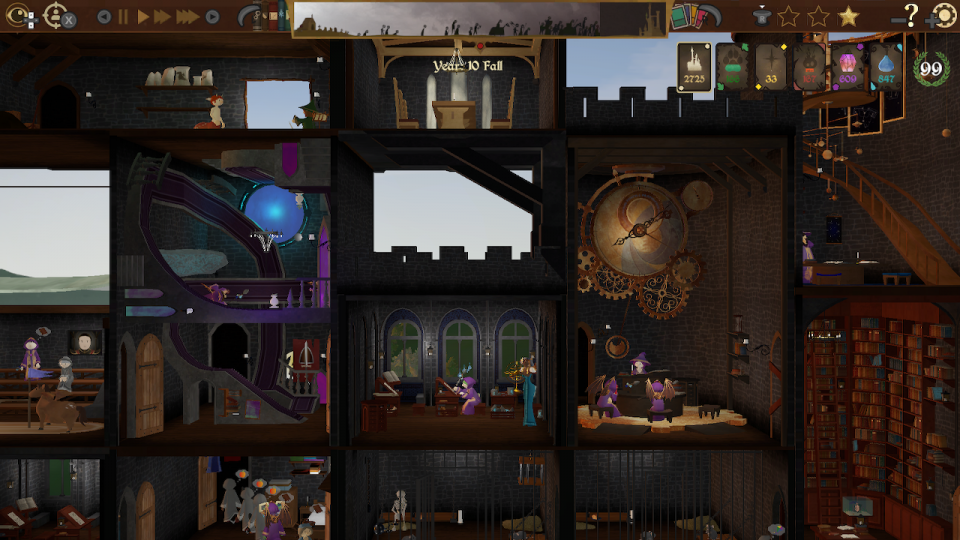Viewport: 960px width, 540px height.
Task: Select the castle resource card showing 2725
Action: pos(693,67)
